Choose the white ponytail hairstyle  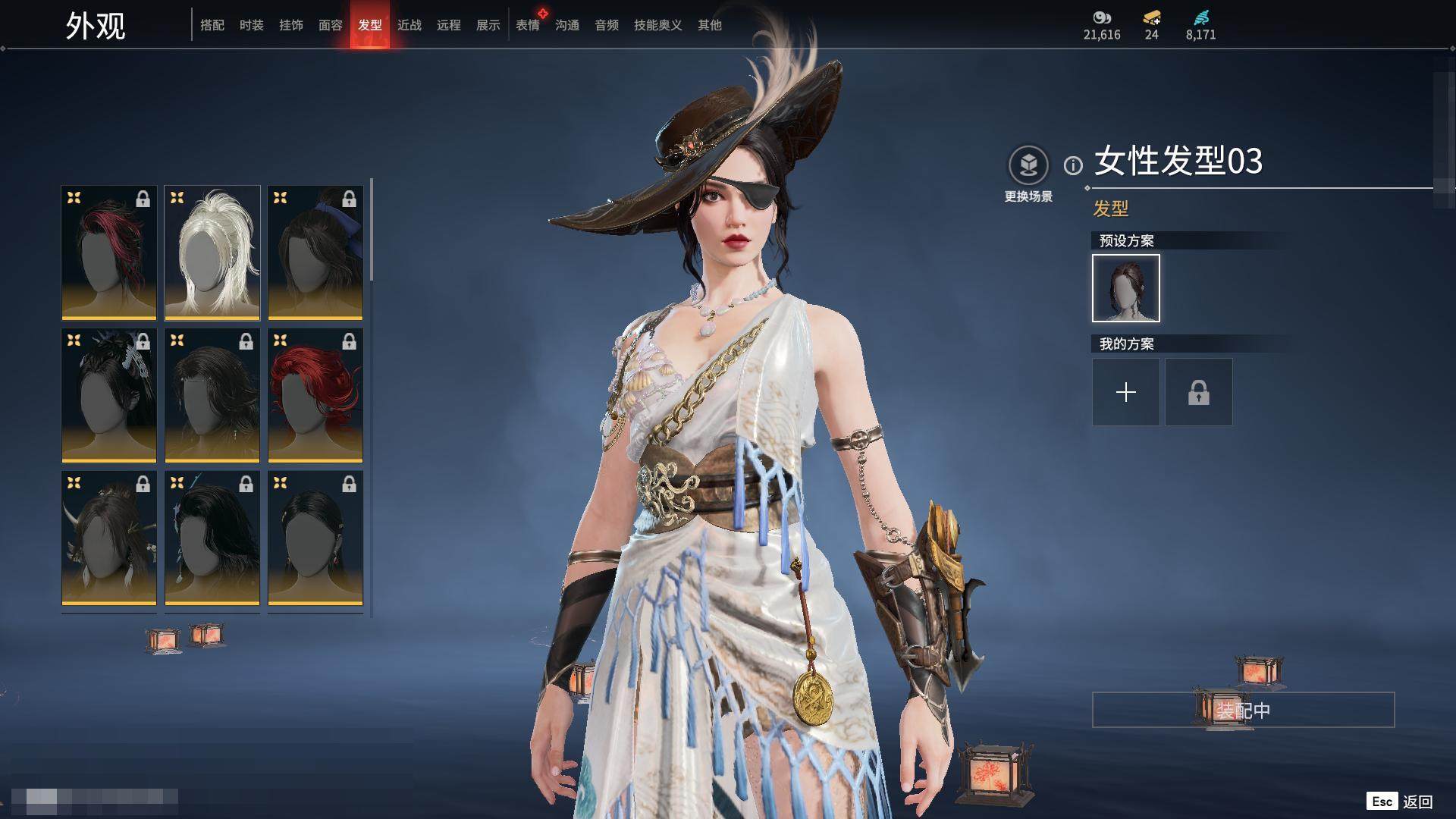pos(212,253)
